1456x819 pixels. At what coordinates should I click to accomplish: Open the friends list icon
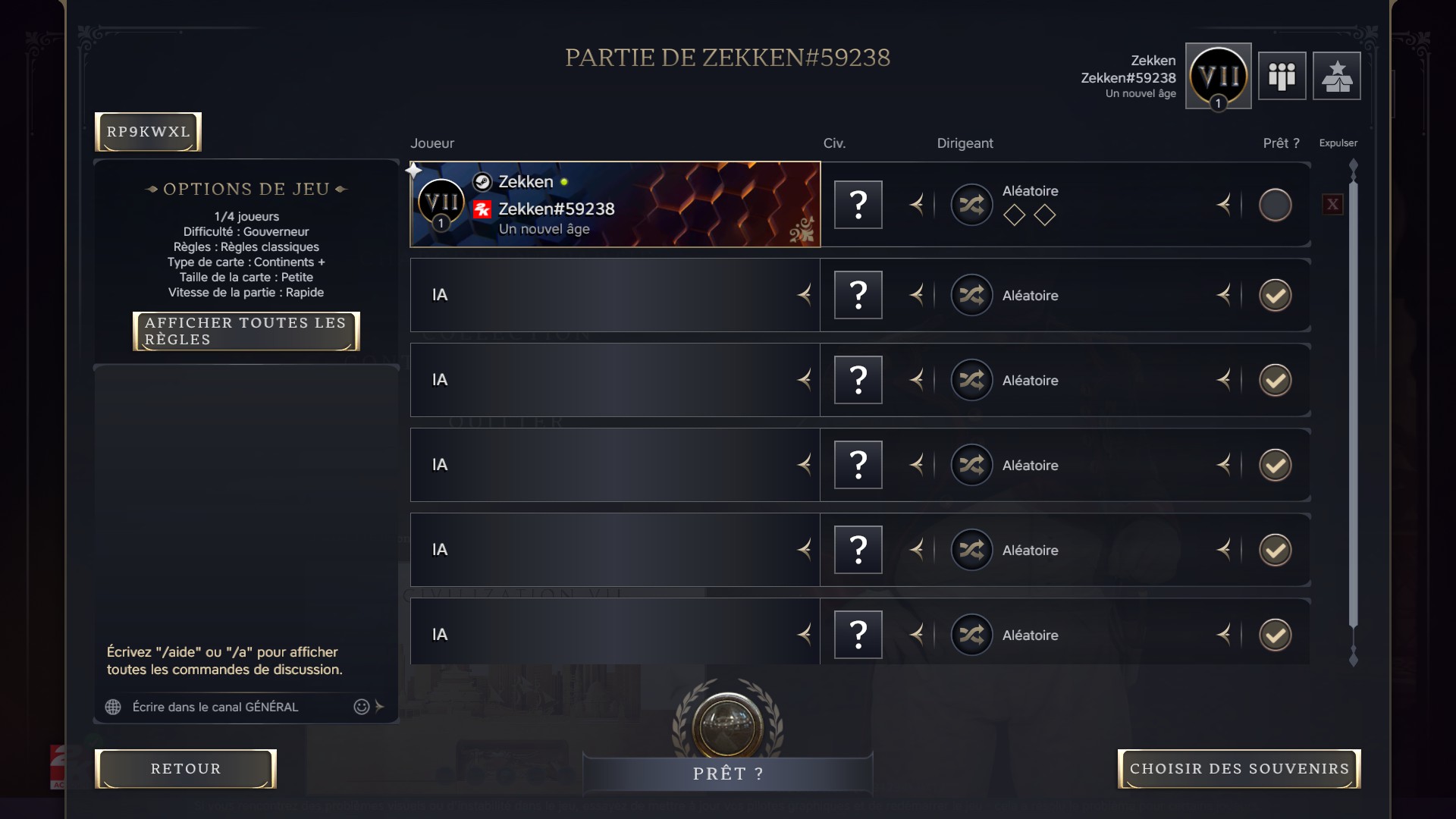[x=1282, y=76]
